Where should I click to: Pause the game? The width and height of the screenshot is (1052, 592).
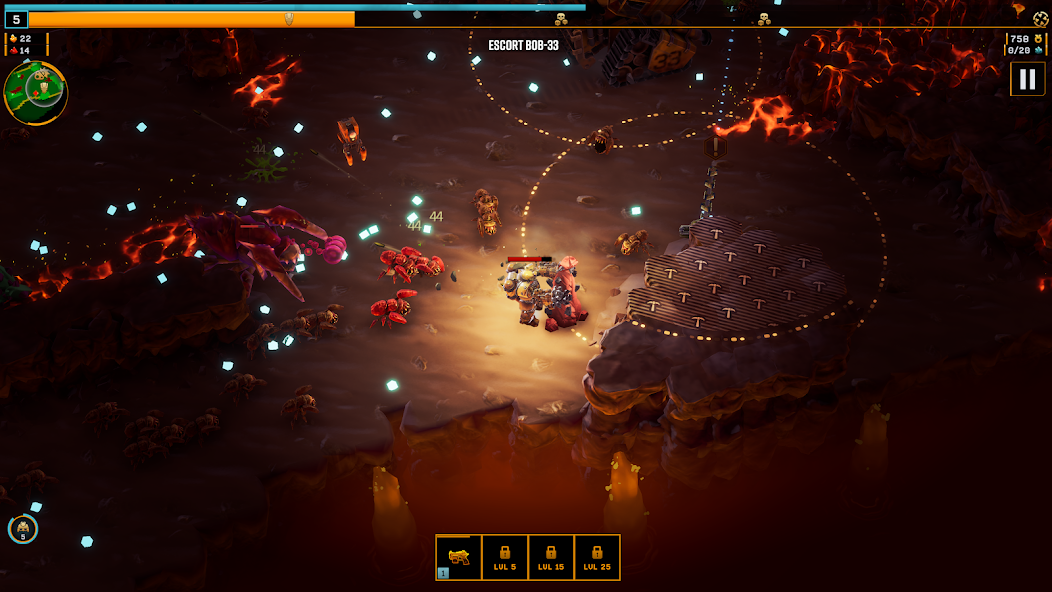[x=1027, y=79]
